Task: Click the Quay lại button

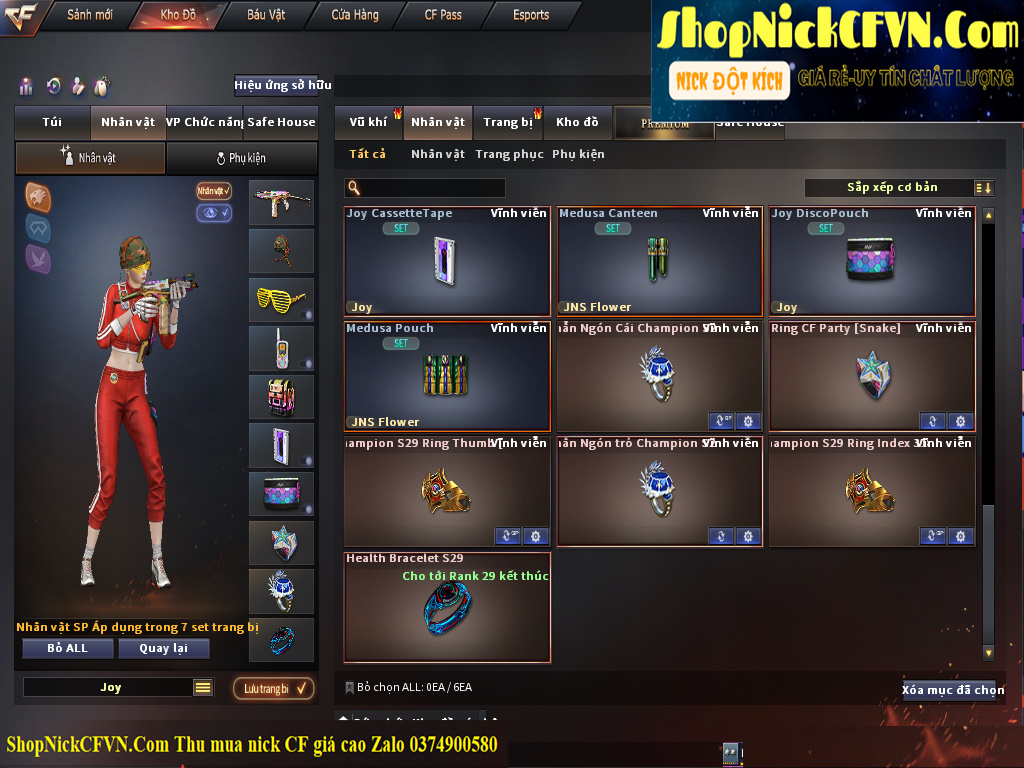Action: pyautogui.click(x=163, y=648)
